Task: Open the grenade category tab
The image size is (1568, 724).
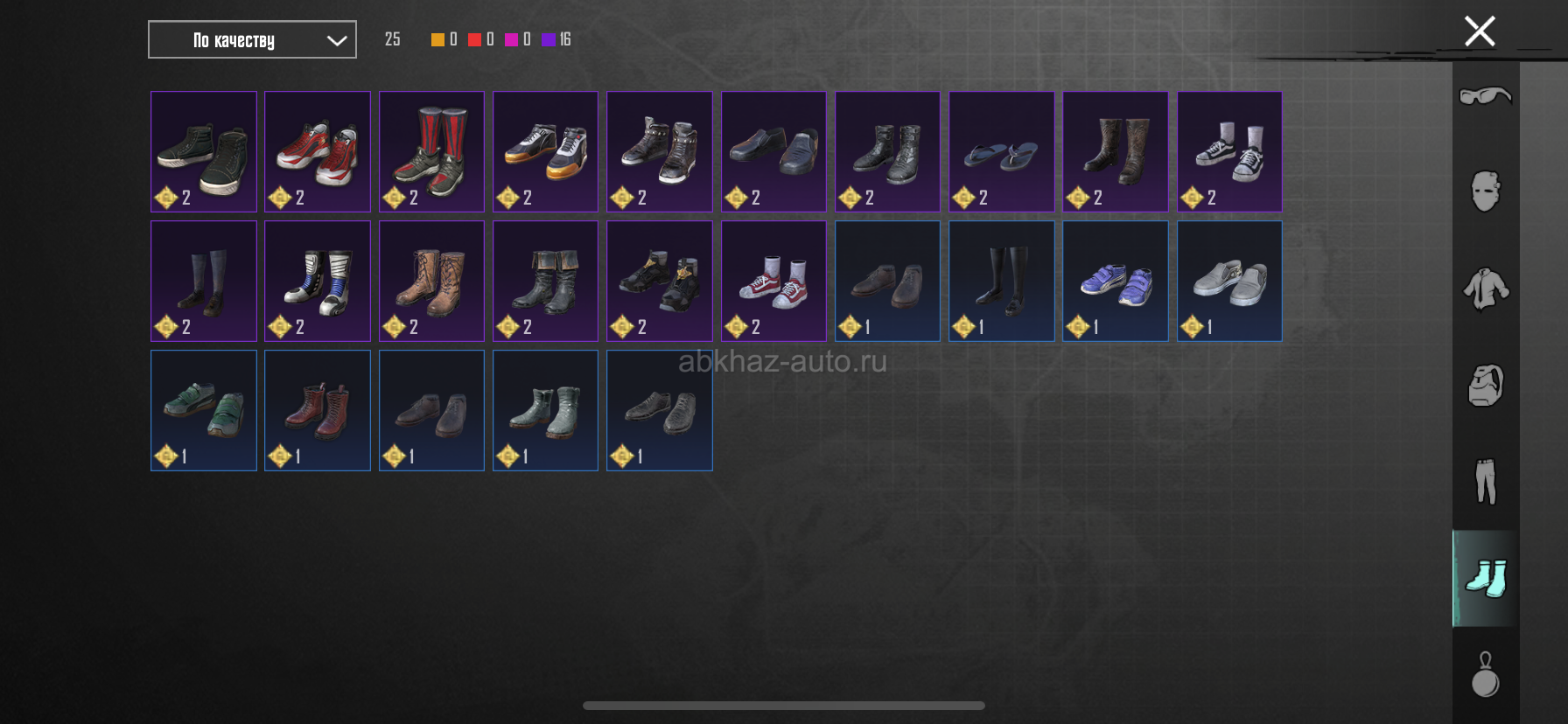Action: tap(1485, 674)
